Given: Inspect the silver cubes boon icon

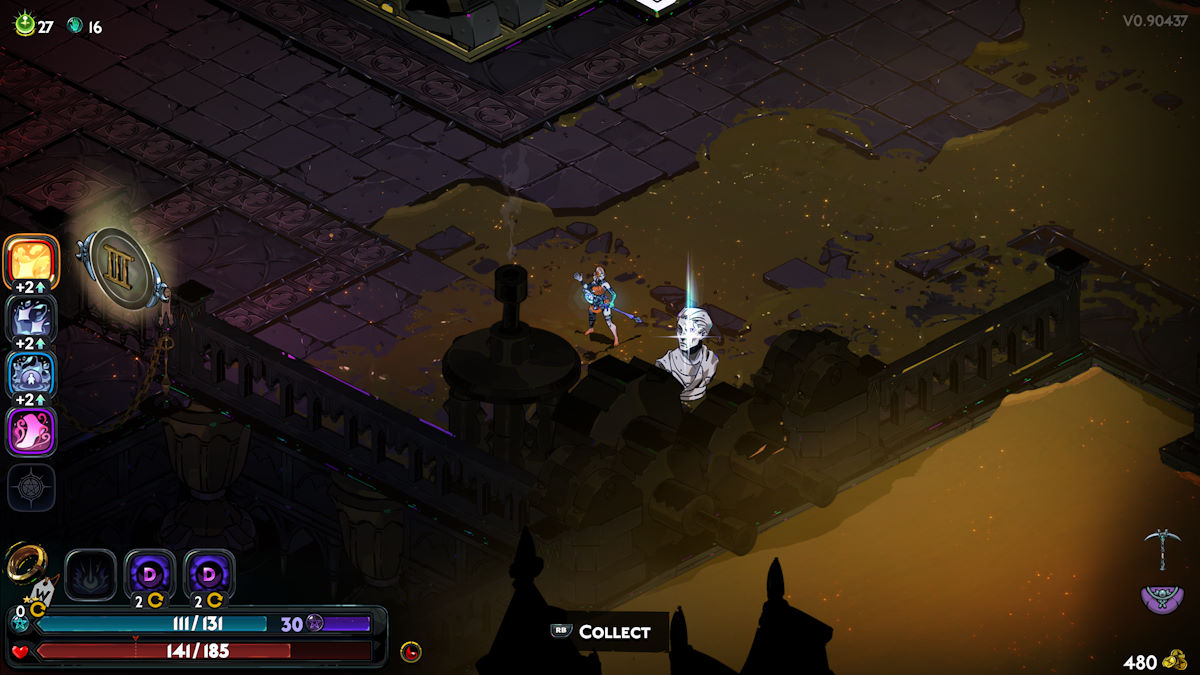Looking at the screenshot, I should click(x=32, y=318).
